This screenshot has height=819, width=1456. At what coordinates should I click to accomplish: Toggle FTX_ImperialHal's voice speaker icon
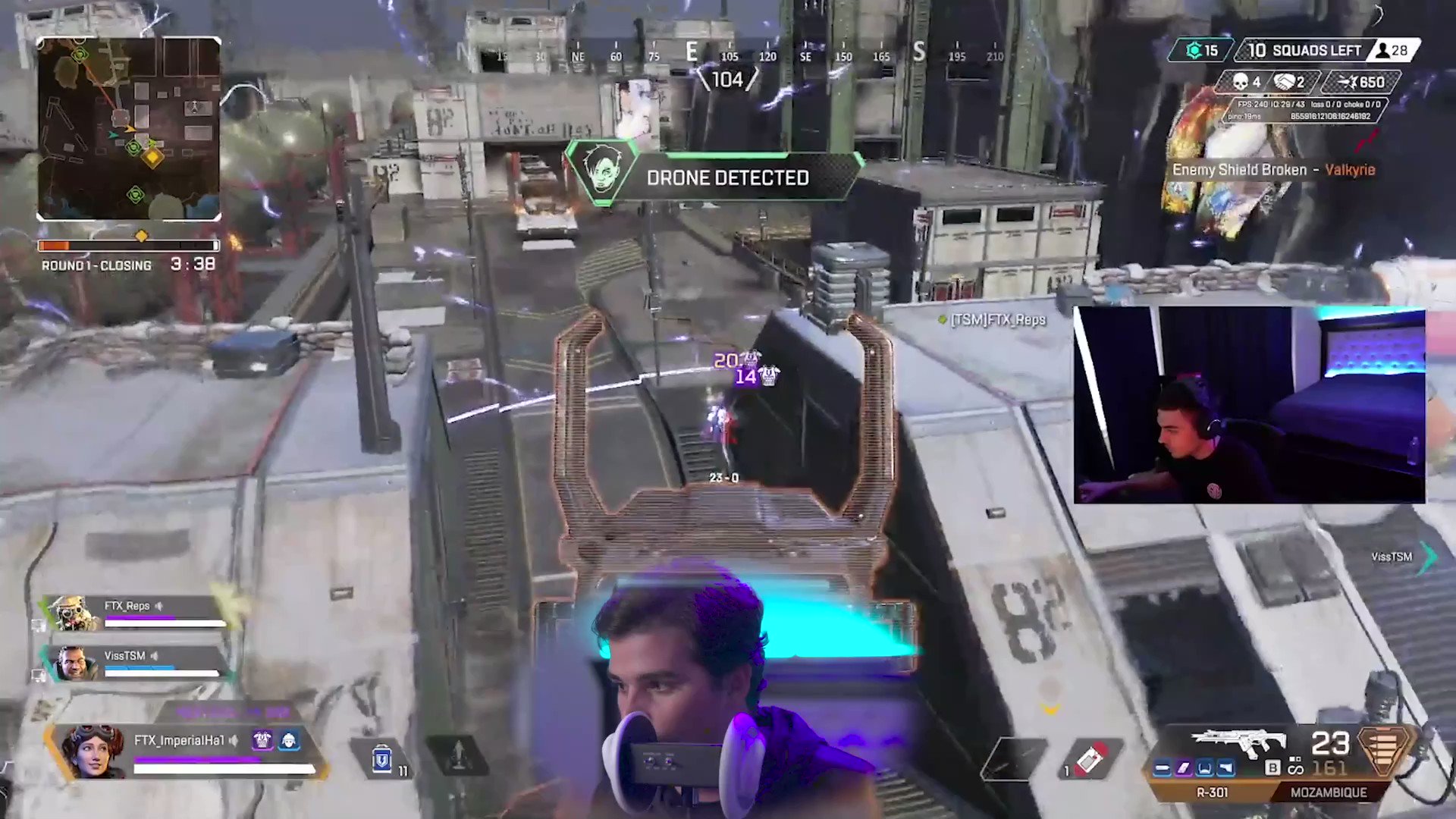235,741
